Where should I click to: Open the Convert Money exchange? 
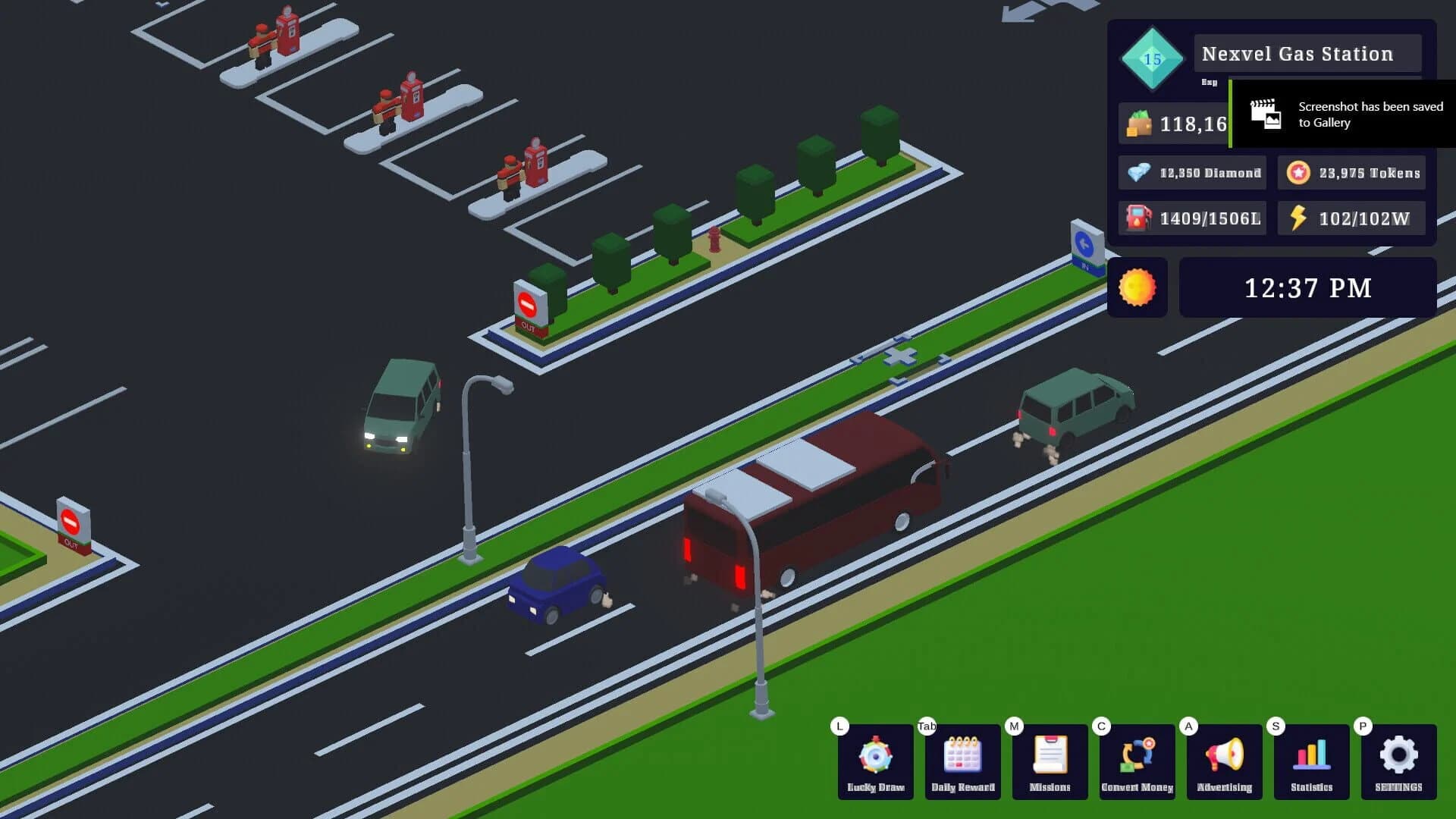pos(1137,762)
